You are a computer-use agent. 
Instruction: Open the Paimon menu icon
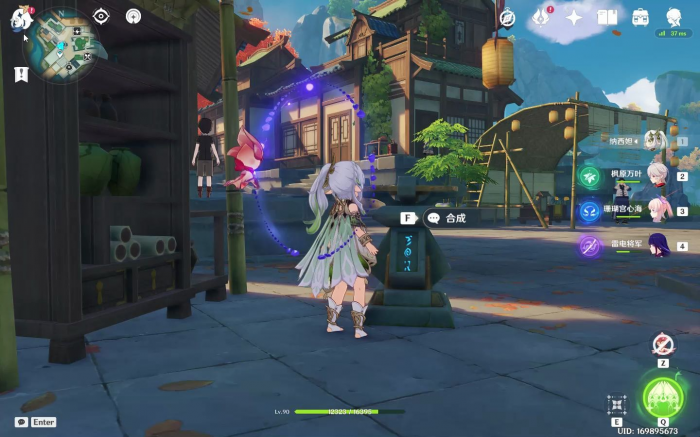pyautogui.click(x=22, y=17)
